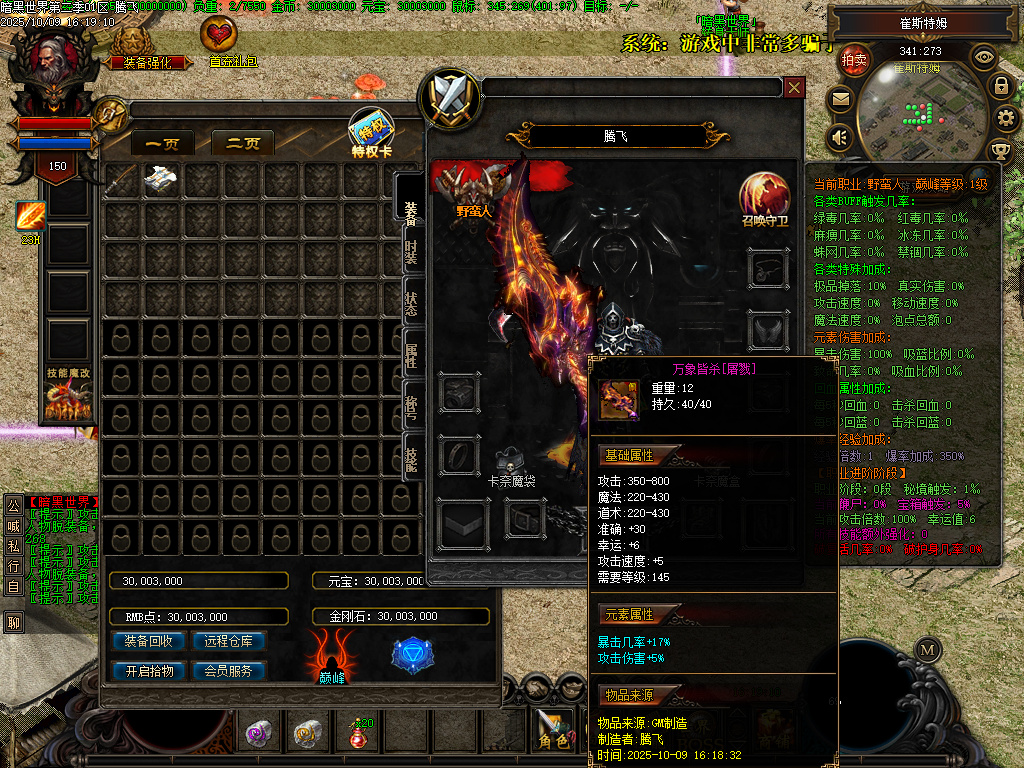Close the character equipment window
The width and height of the screenshot is (1024, 768).
(x=794, y=88)
